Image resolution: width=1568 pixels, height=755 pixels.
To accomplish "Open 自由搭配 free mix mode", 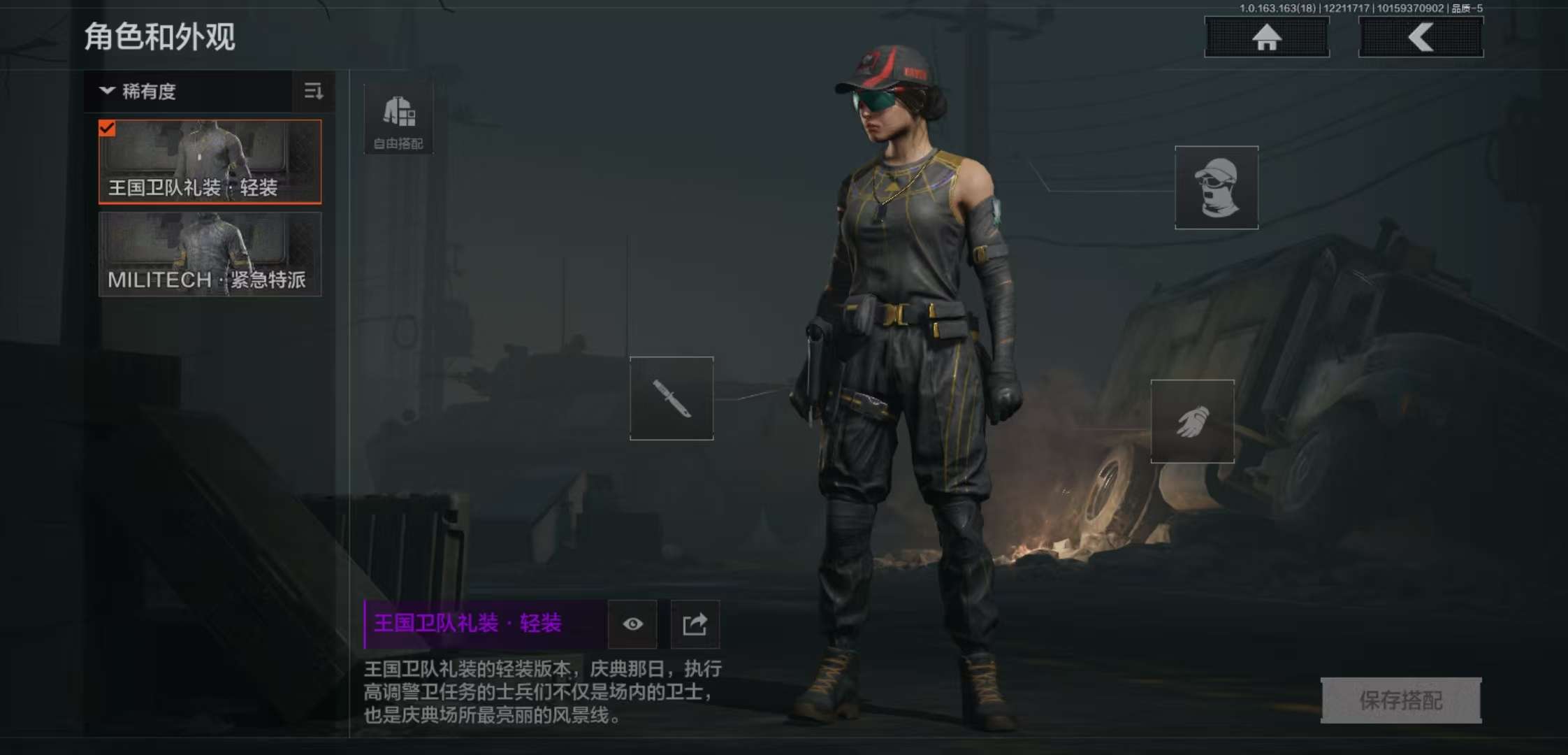I will coord(398,120).
